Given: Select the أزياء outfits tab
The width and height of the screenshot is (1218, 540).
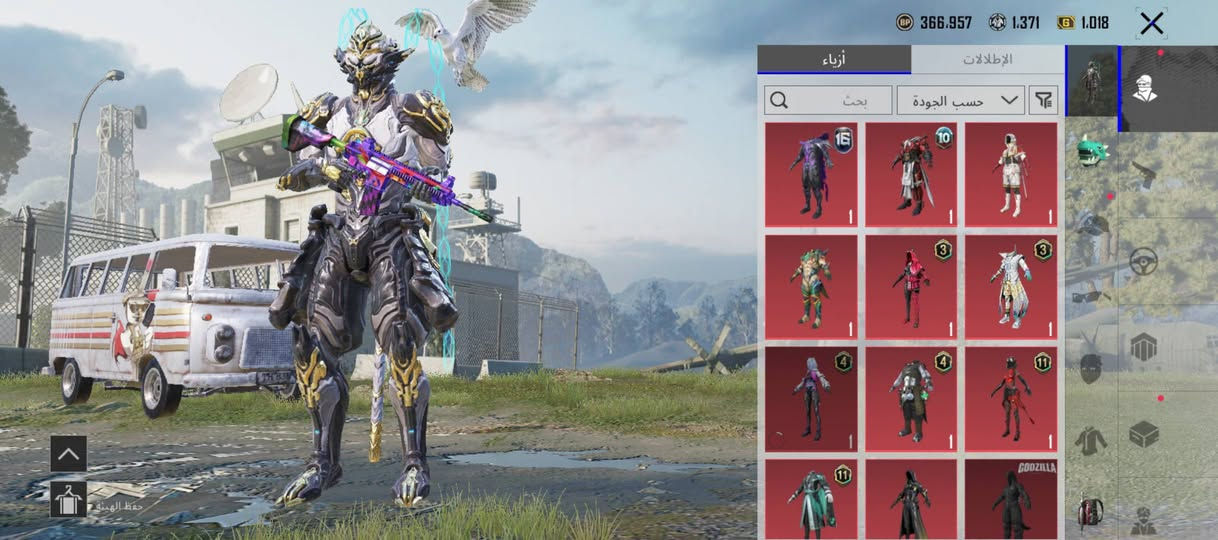Looking at the screenshot, I should [x=833, y=59].
